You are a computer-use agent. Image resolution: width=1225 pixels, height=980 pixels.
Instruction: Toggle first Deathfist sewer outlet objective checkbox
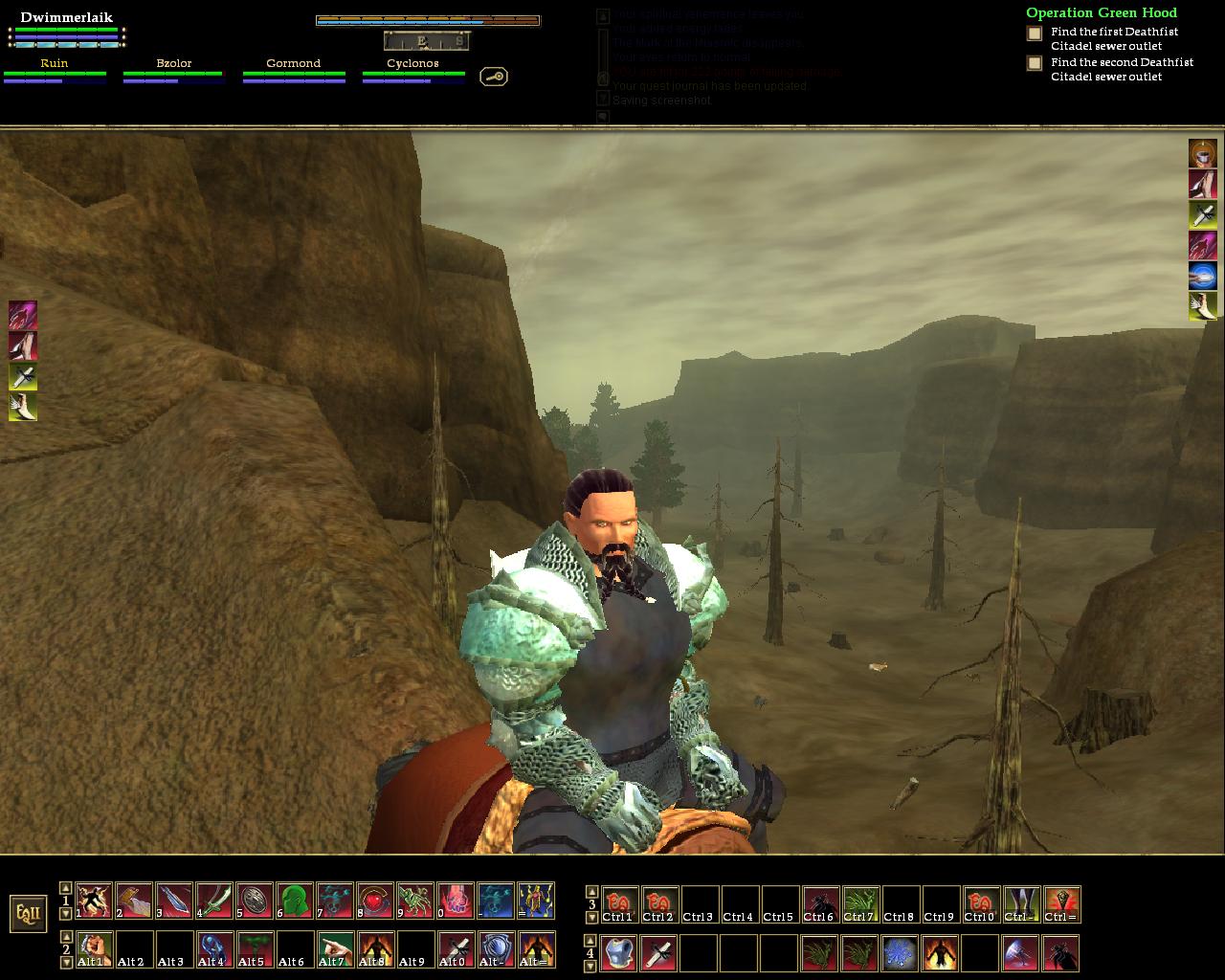pyautogui.click(x=1035, y=33)
